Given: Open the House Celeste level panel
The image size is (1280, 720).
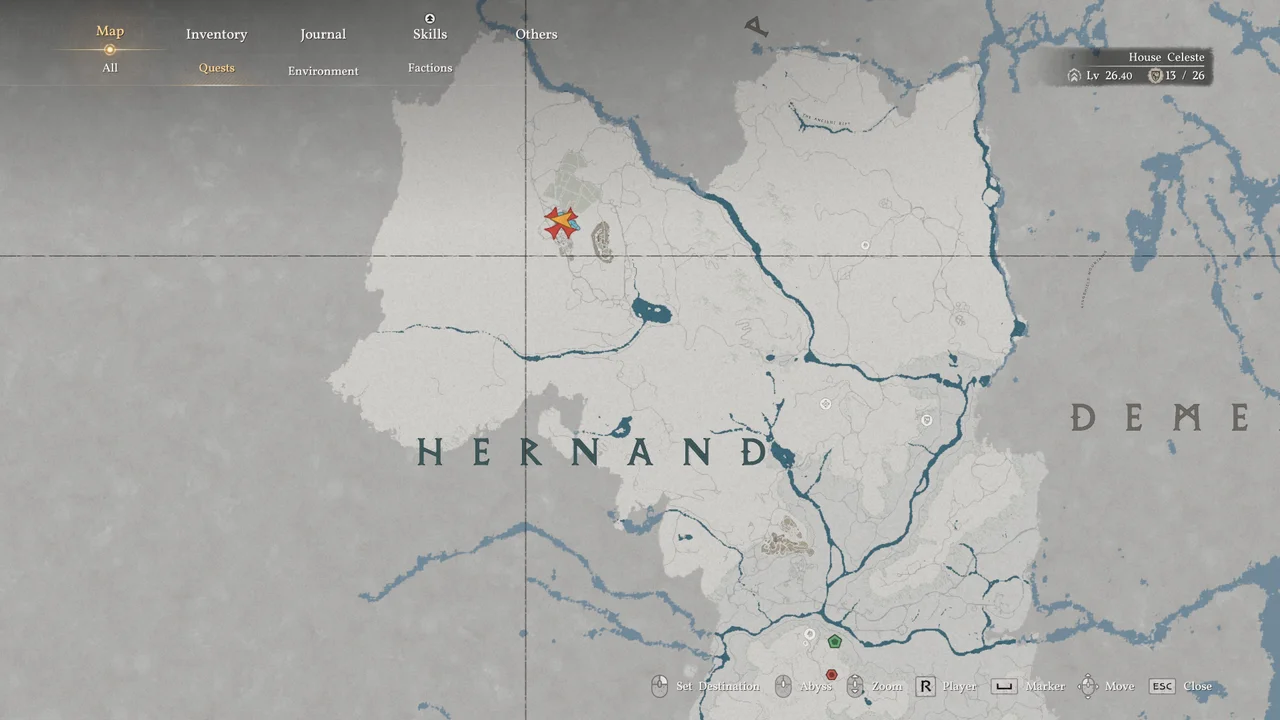Looking at the screenshot, I should tap(1138, 67).
